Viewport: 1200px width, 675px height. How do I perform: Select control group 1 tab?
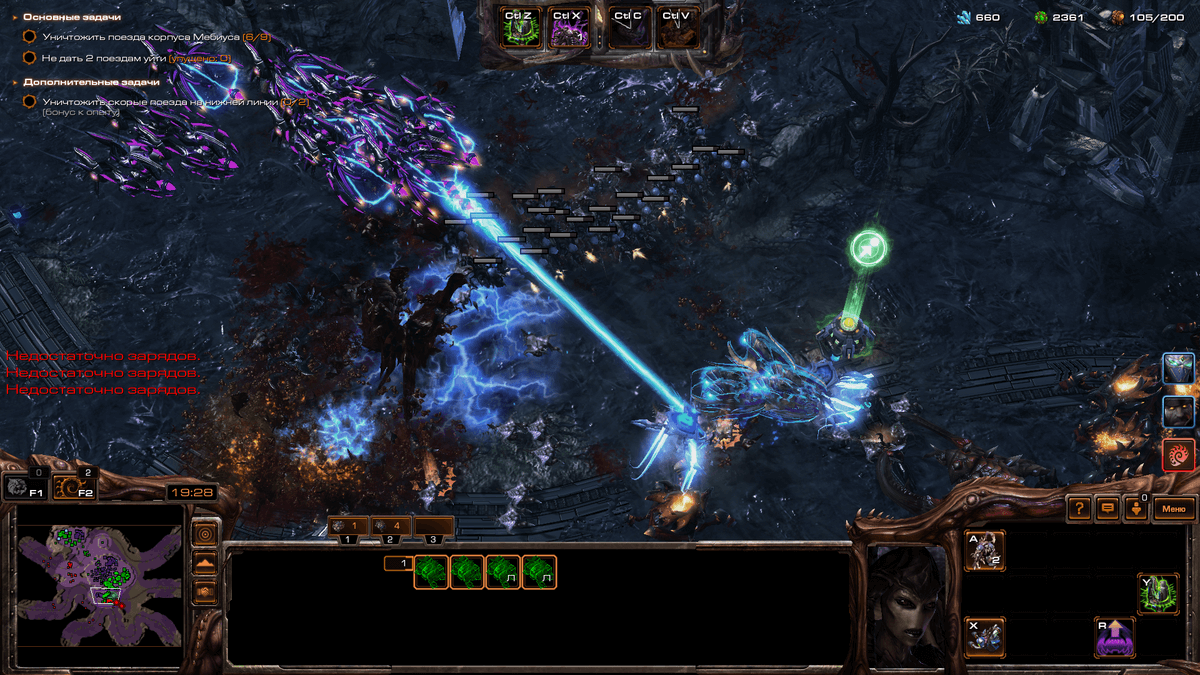pos(349,526)
